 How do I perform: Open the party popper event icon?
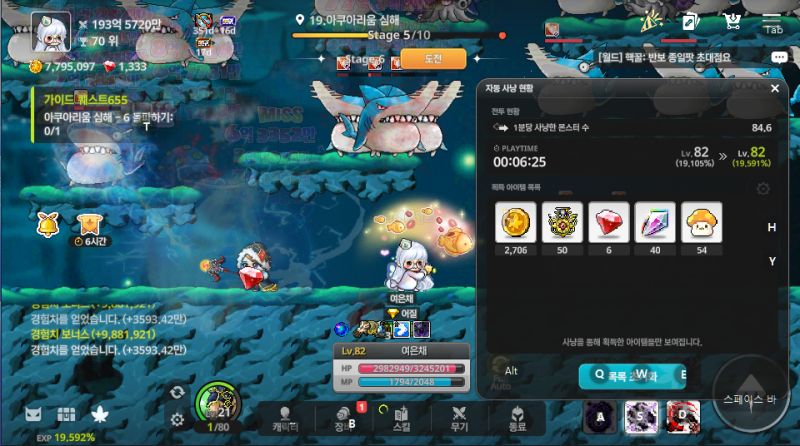[x=653, y=21]
